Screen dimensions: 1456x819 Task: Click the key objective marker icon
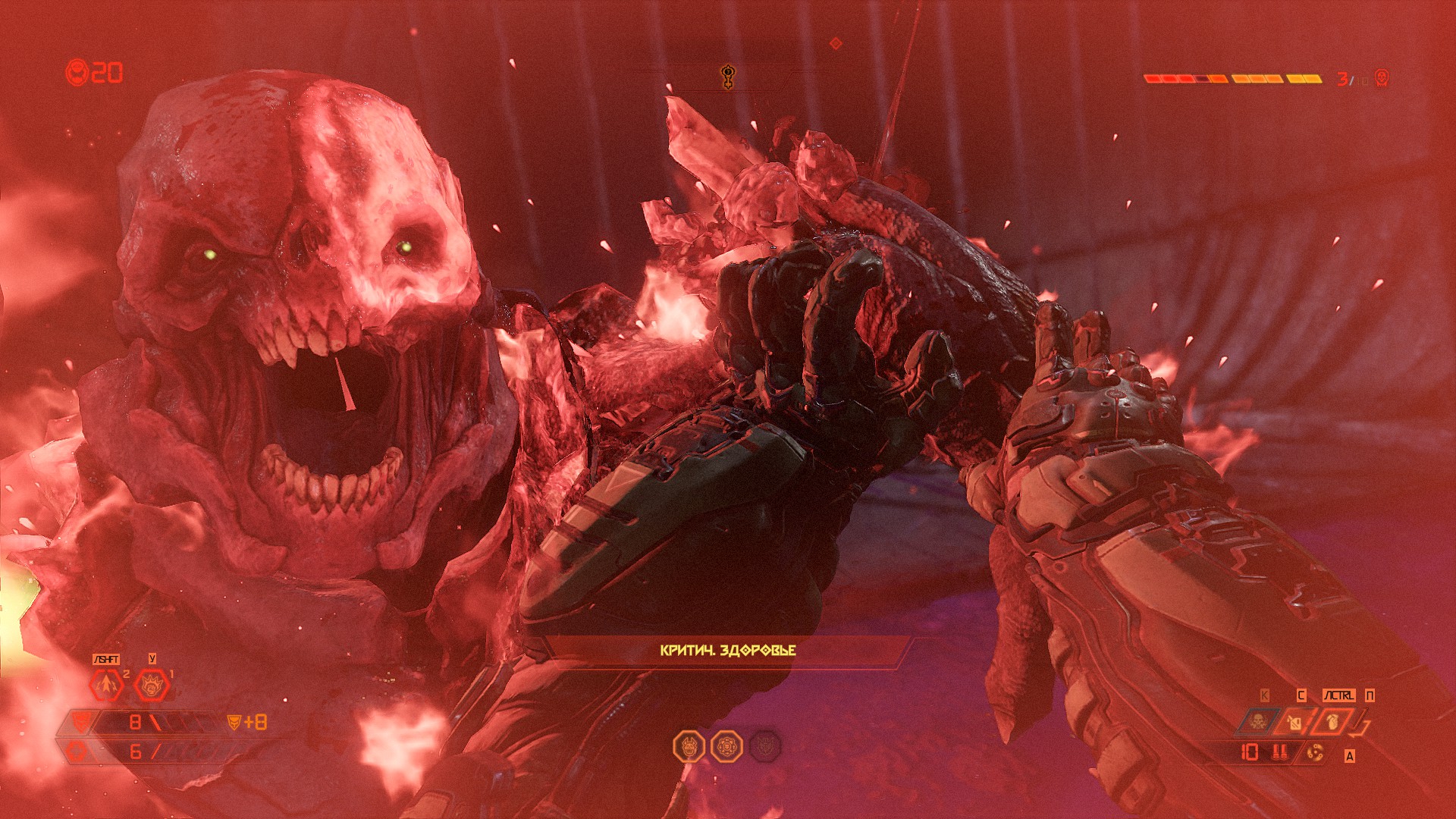[728, 77]
